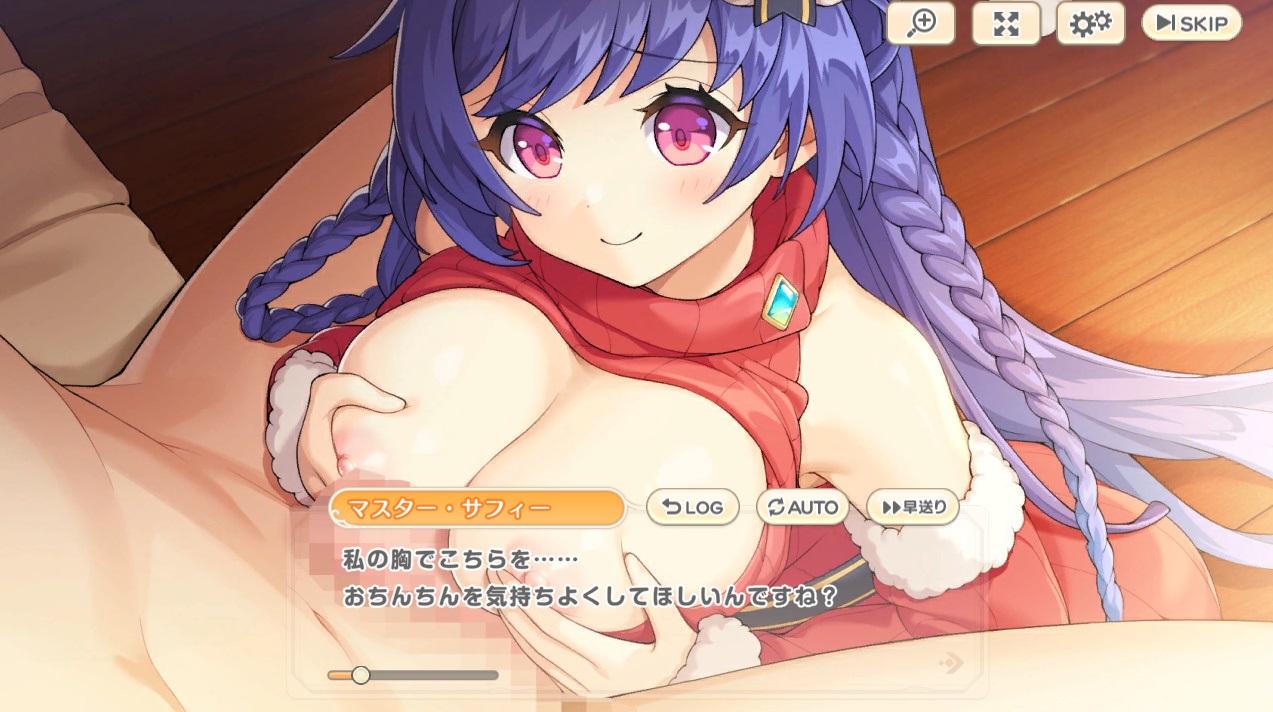Screen dimensions: 1273x712
Task: Open the dialogue LOG
Action: 692,507
